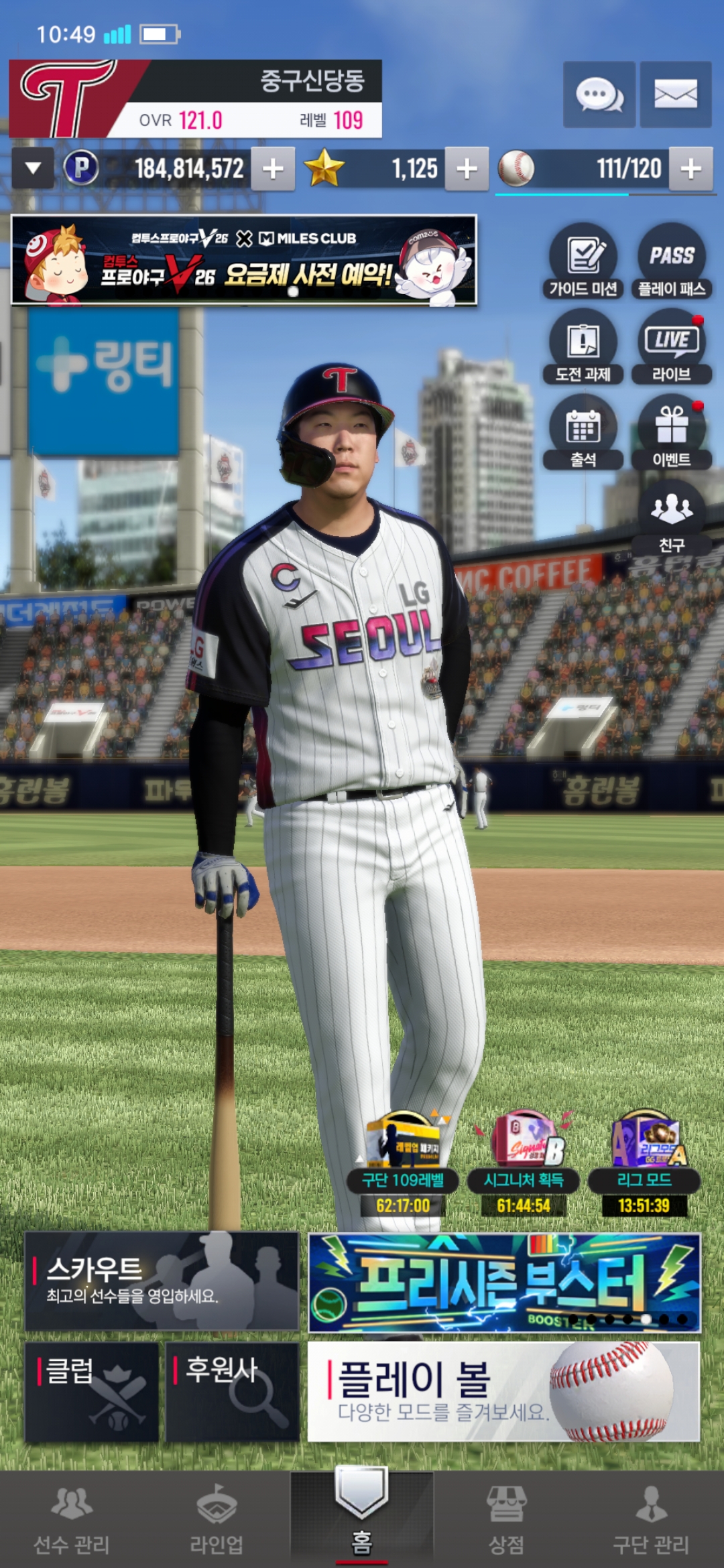
Task: Start 플레이 볼 play ball modes
Action: click(x=503, y=1392)
